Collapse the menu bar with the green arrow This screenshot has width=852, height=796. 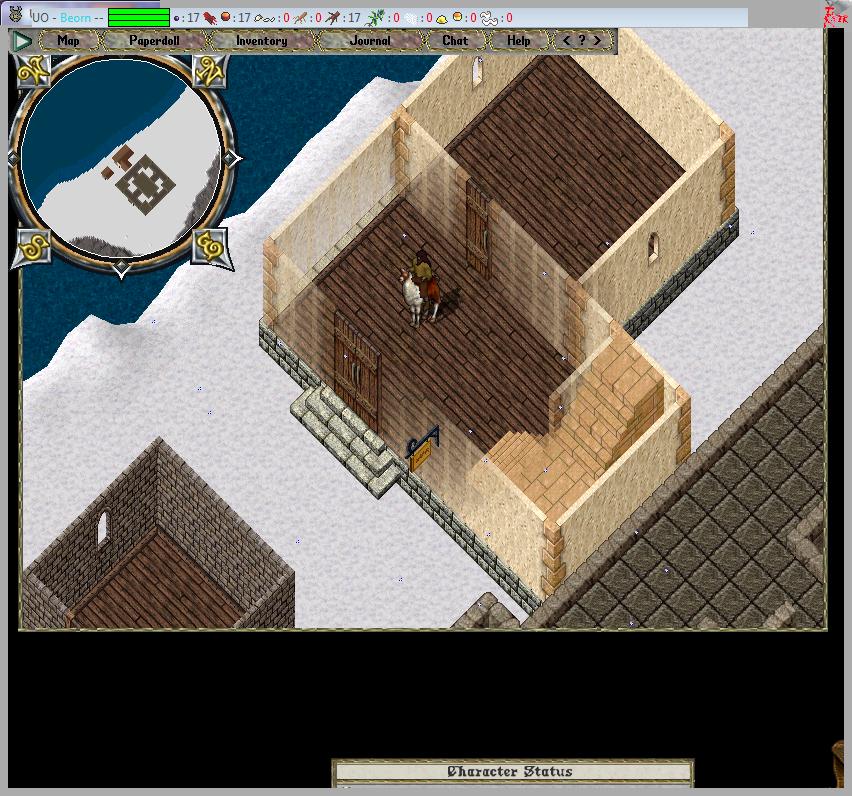23,41
